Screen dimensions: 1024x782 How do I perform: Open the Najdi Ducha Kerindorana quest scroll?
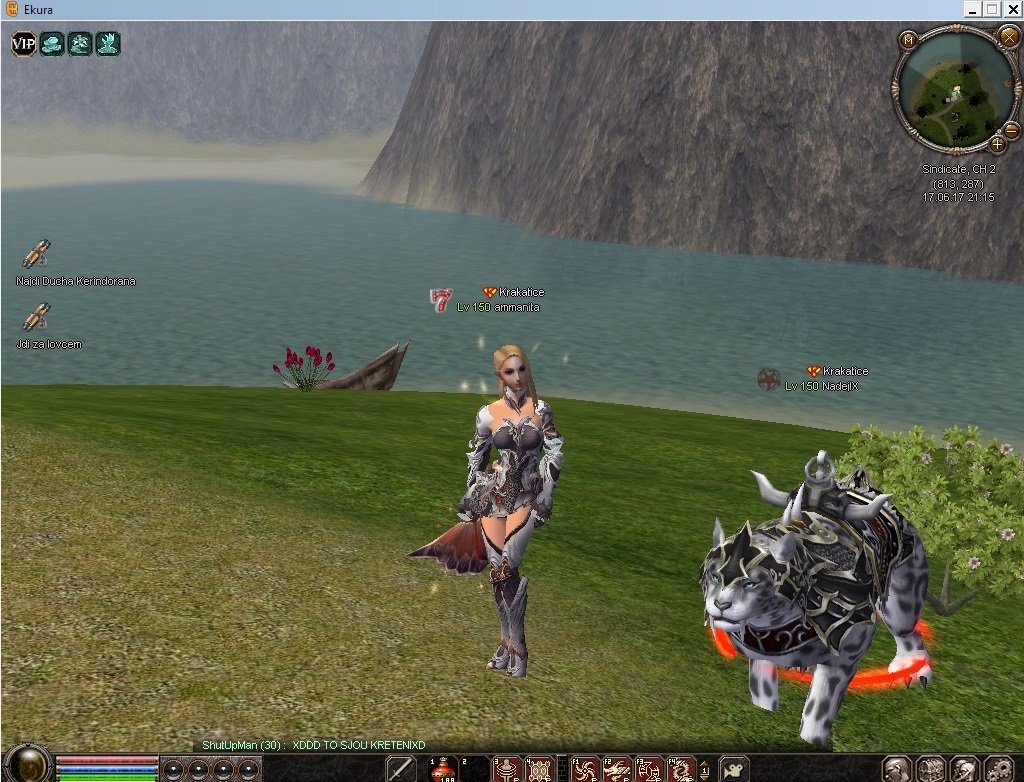[x=36, y=254]
